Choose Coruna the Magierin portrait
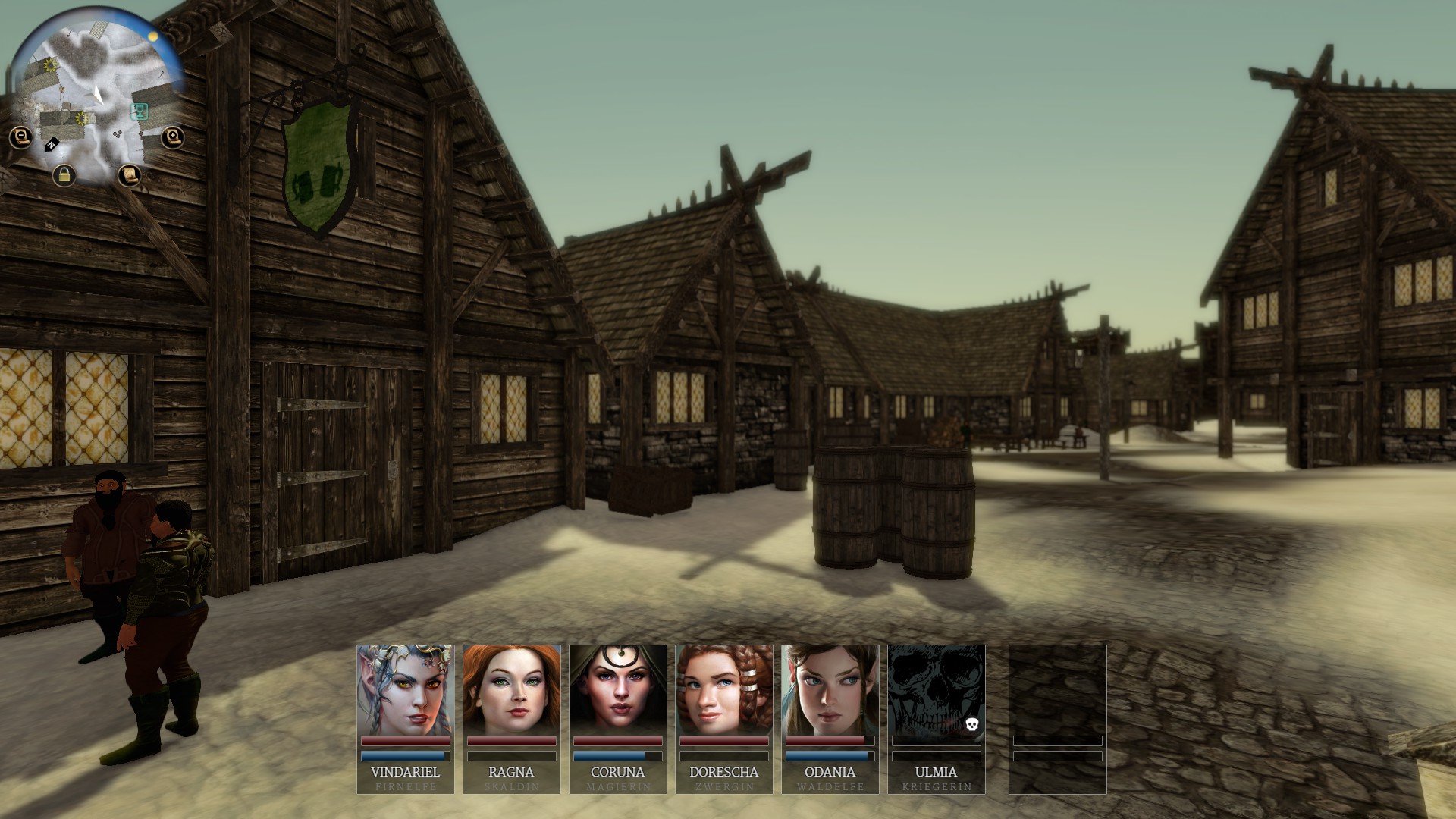1456x819 pixels. click(x=618, y=690)
